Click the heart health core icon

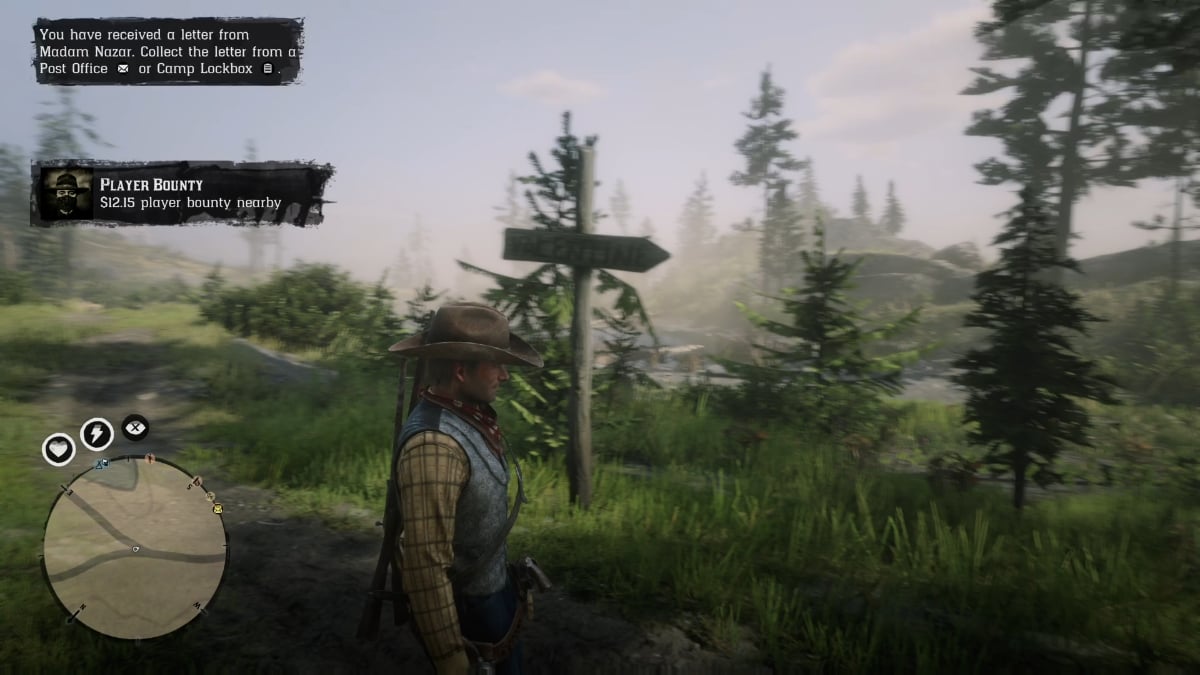point(59,449)
